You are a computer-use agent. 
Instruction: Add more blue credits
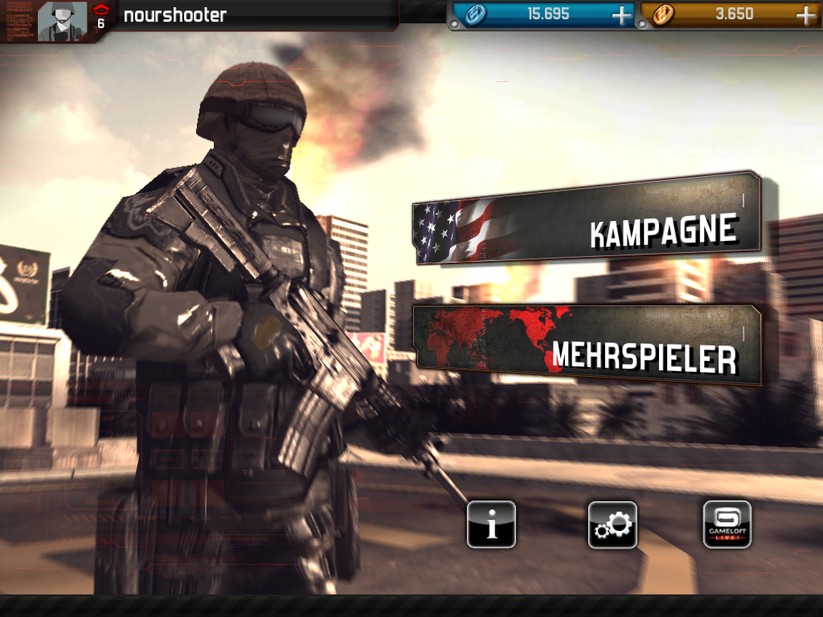(621, 15)
